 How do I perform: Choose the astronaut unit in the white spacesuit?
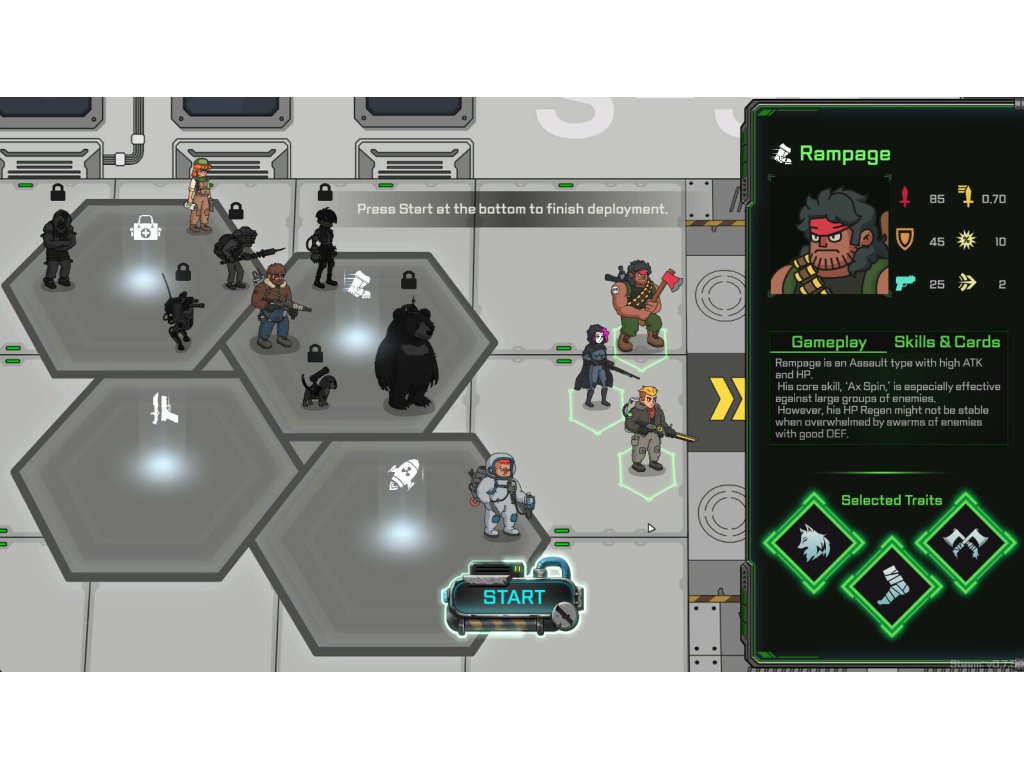click(501, 494)
